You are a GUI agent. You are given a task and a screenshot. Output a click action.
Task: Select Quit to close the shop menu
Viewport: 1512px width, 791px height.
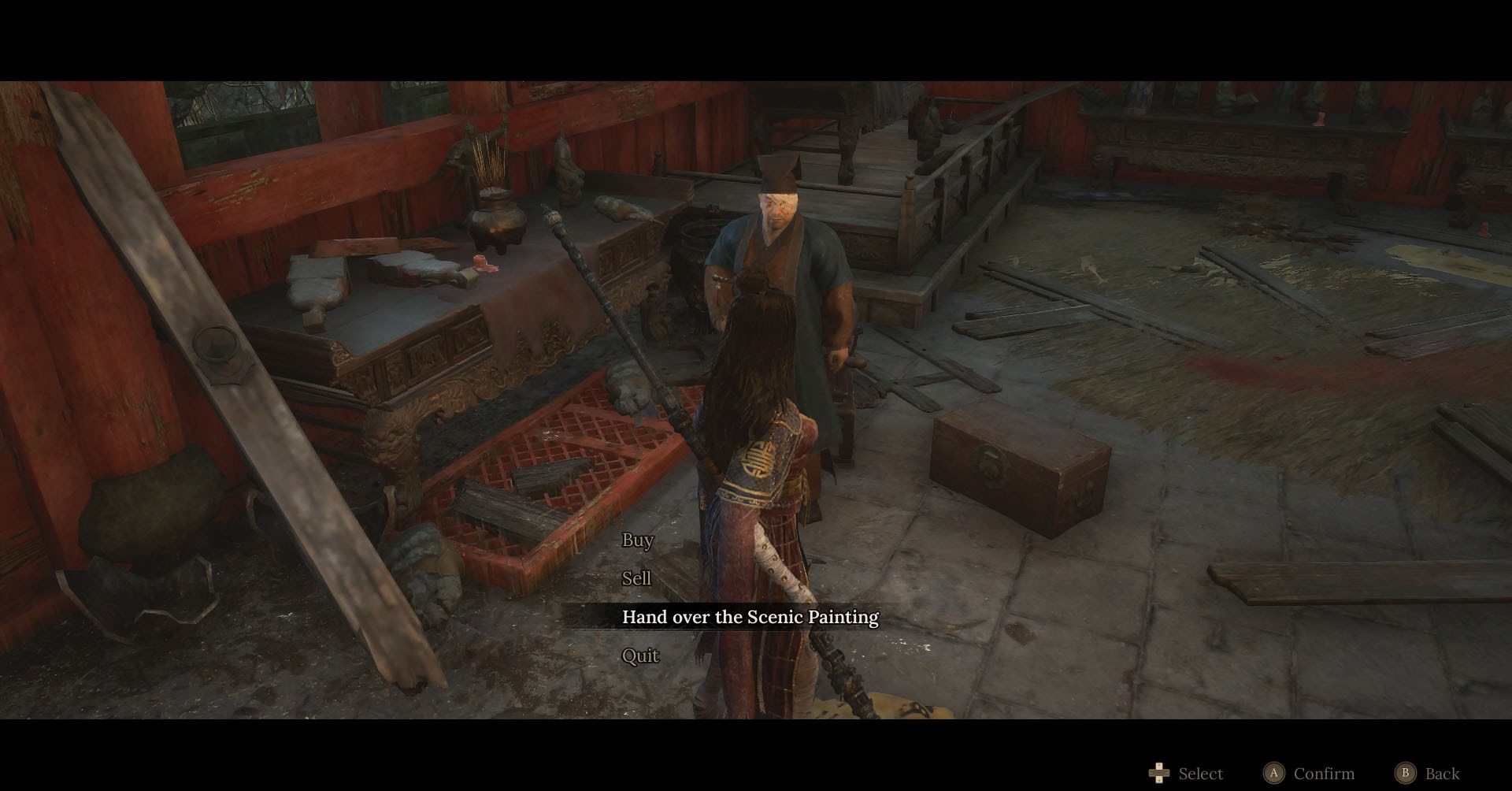point(639,655)
